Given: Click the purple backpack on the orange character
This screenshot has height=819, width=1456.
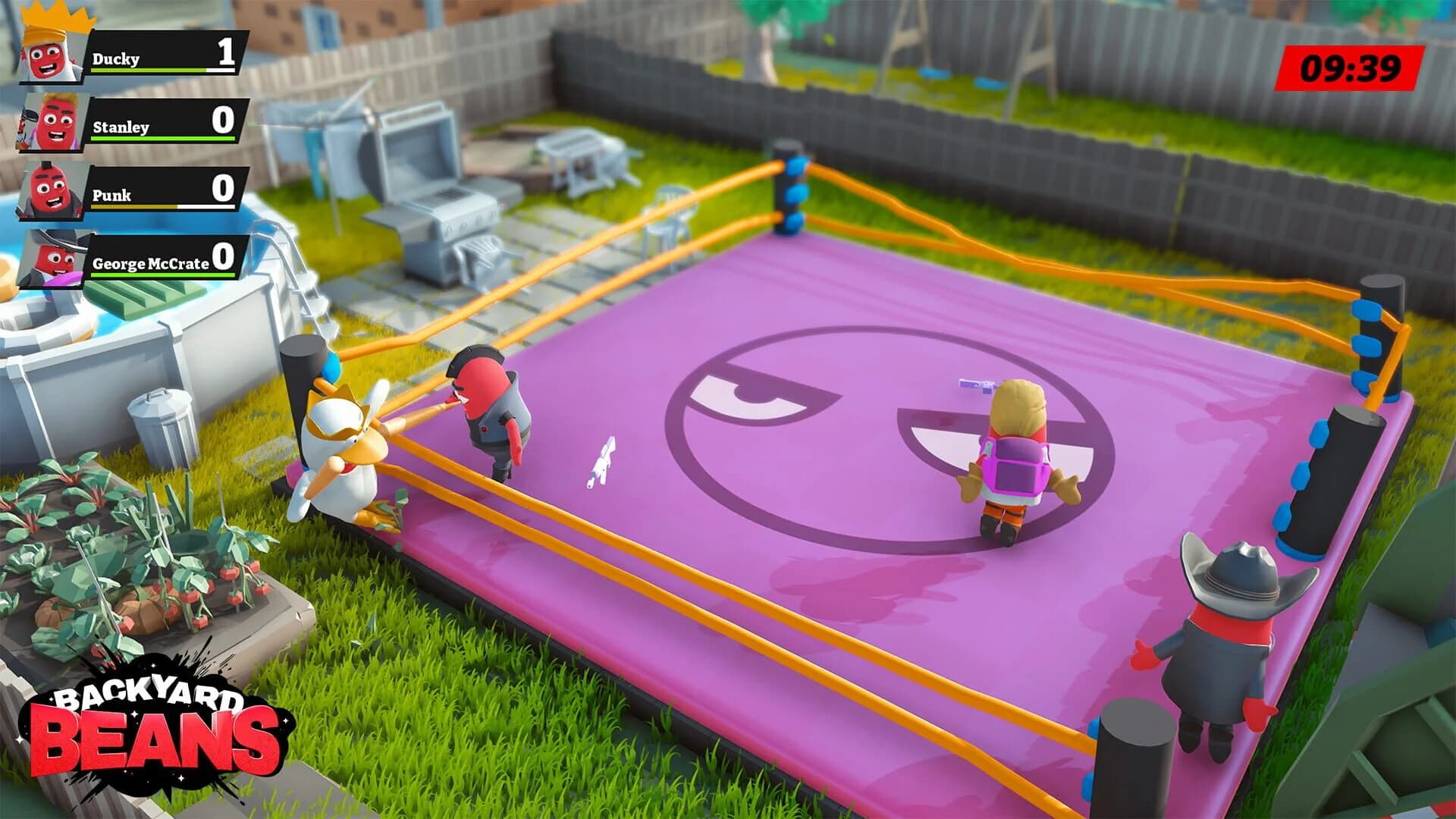Looking at the screenshot, I should click(x=1014, y=464).
